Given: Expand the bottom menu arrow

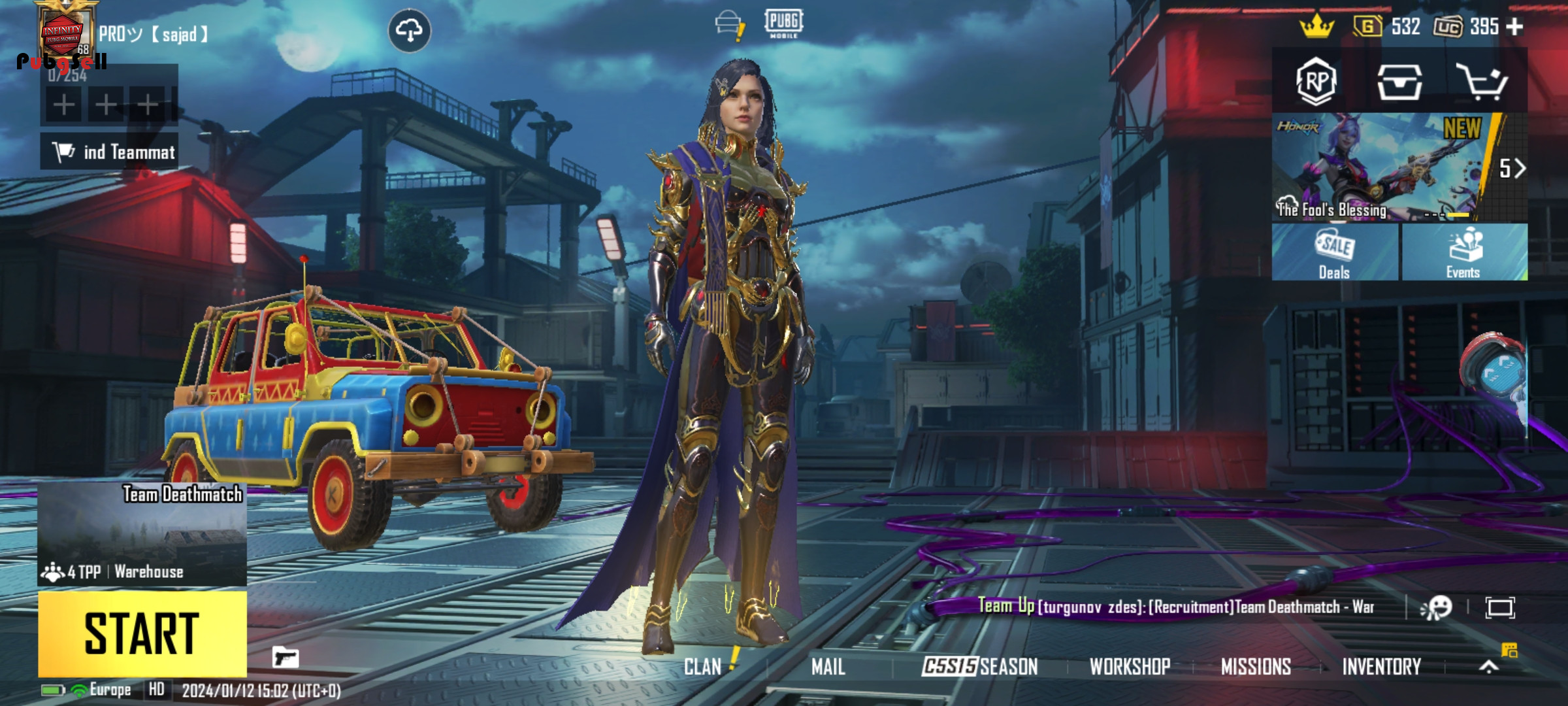Looking at the screenshot, I should (1489, 666).
